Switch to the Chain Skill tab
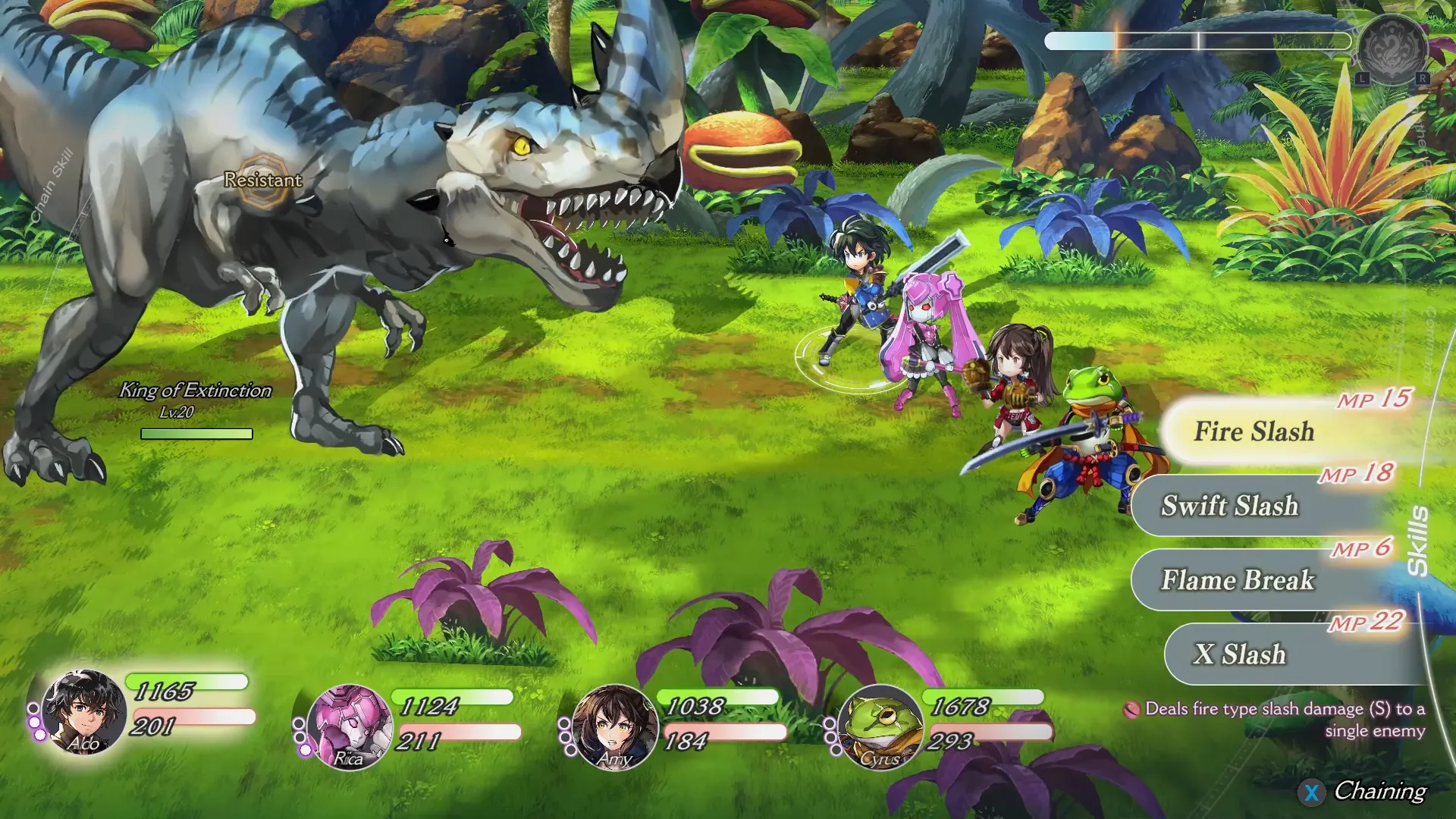The width and height of the screenshot is (1456, 819). [52, 187]
